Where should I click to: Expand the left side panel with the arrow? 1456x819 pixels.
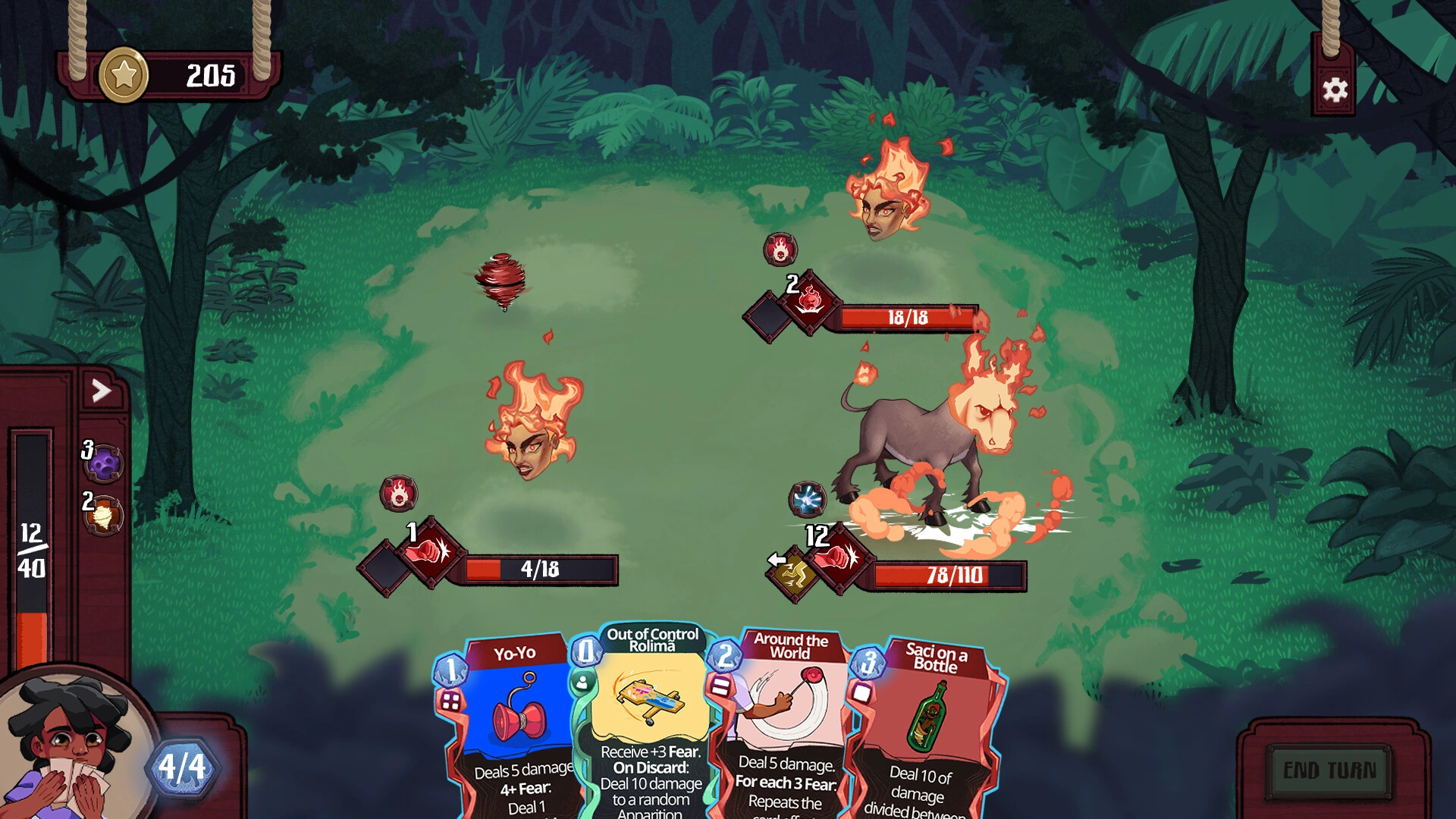101,388
